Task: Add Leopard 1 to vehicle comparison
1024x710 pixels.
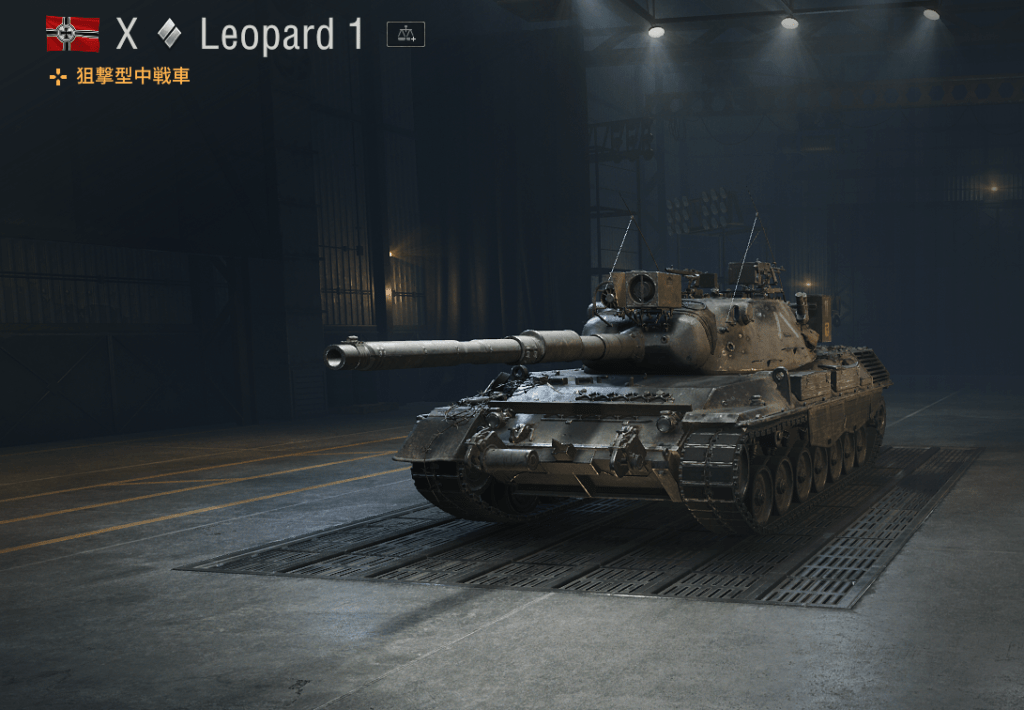Action: click(x=405, y=35)
